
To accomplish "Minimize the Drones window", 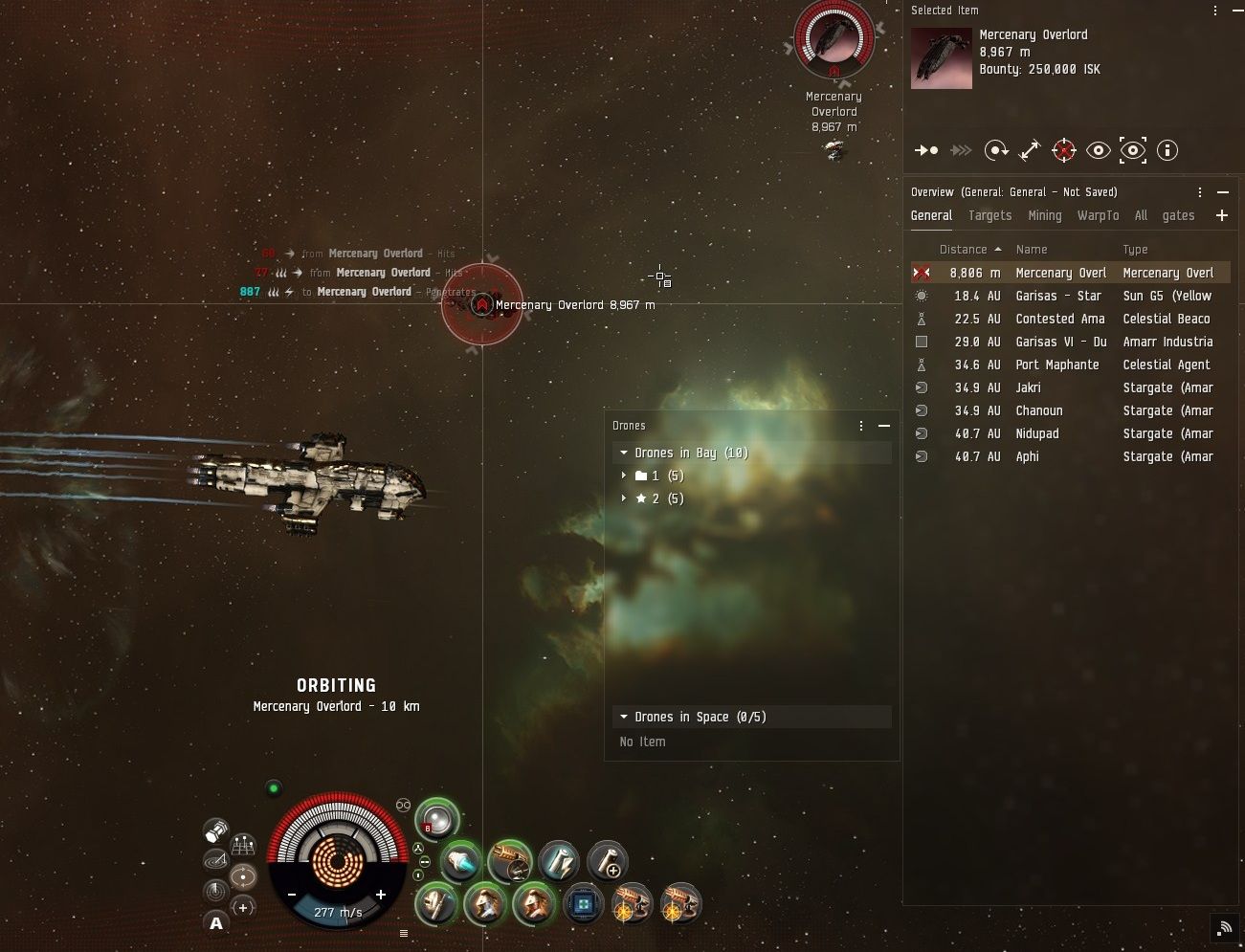I will coord(884,426).
